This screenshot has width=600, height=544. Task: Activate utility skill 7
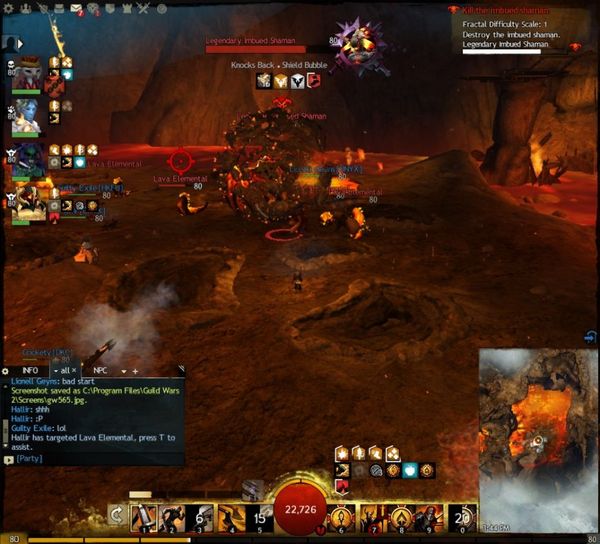372,518
